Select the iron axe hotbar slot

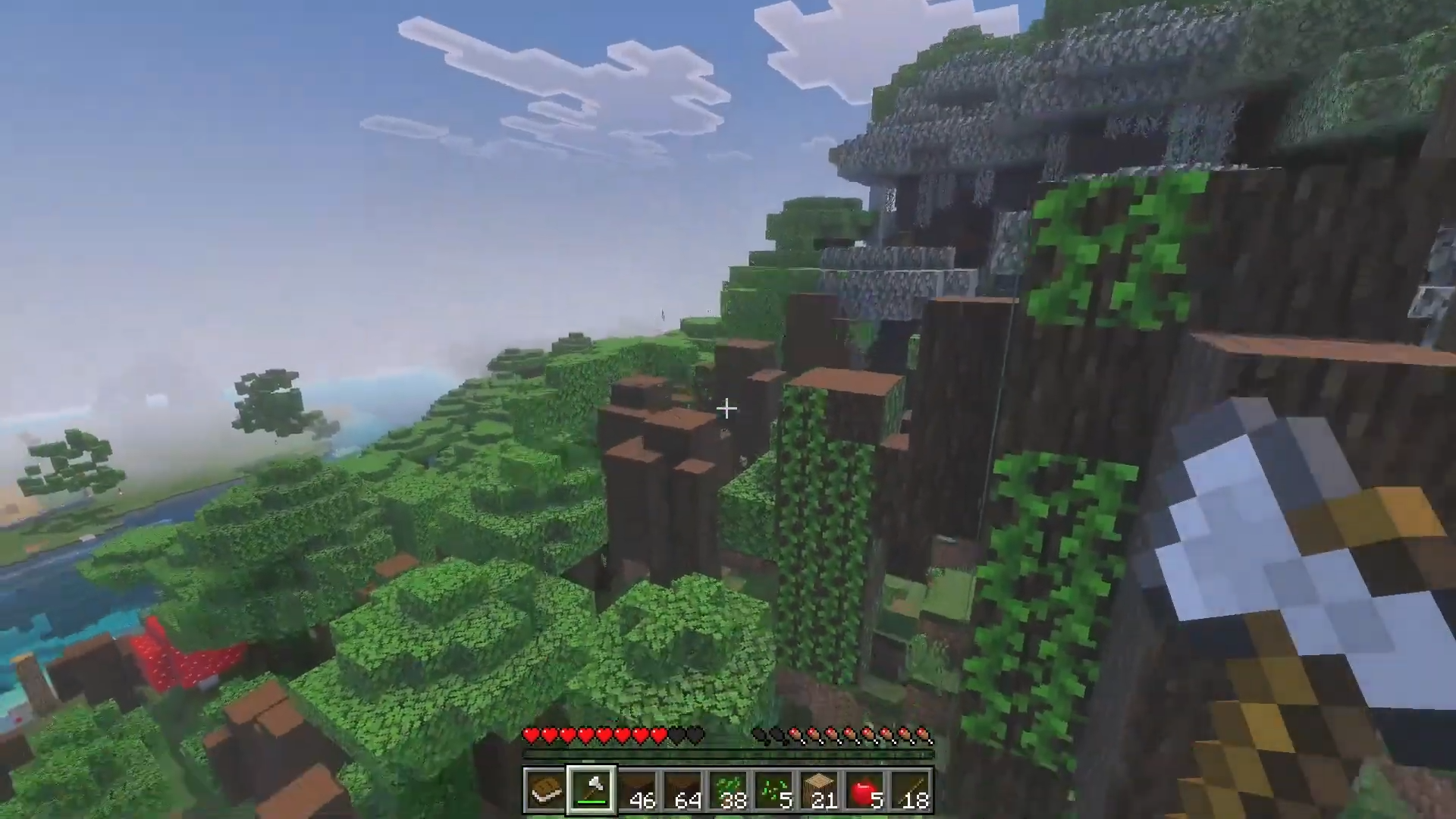pos(591,790)
